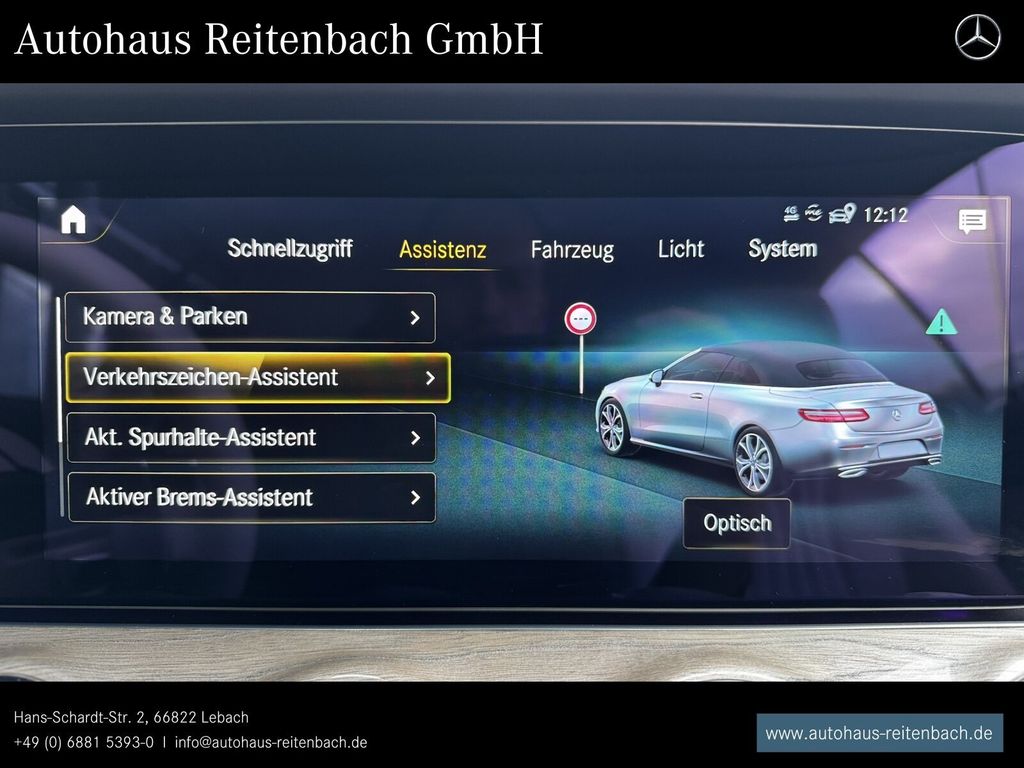Click the Optisch button
This screenshot has height=768, width=1024.
[x=737, y=523]
